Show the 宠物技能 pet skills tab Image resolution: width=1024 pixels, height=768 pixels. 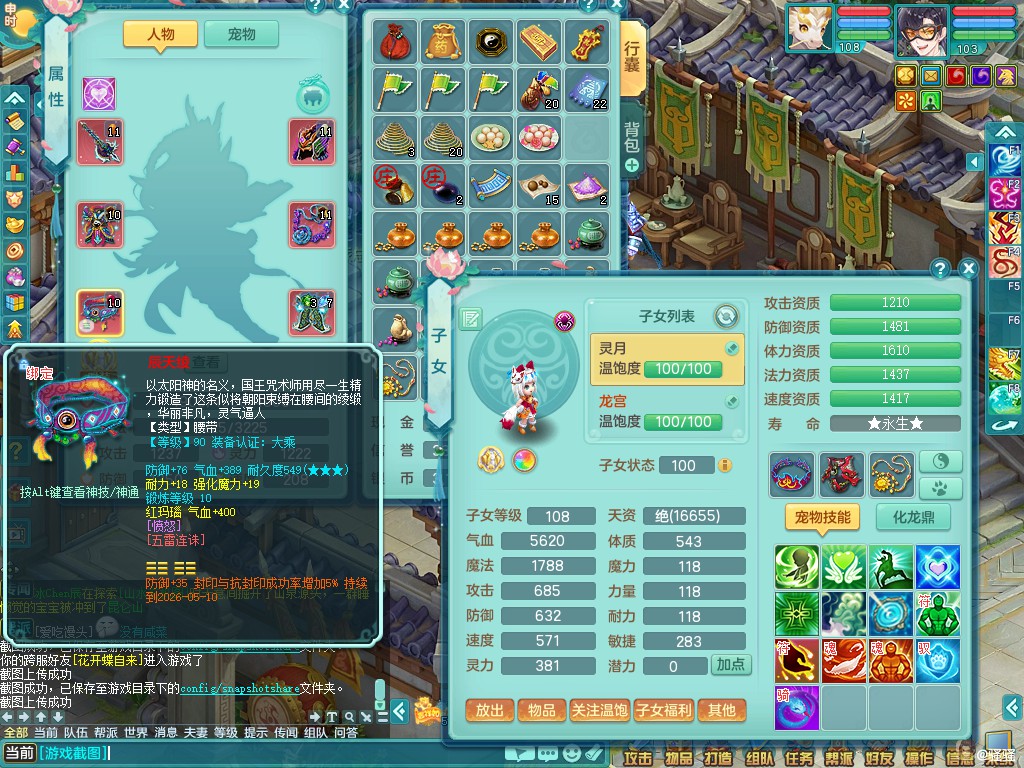pos(822,517)
